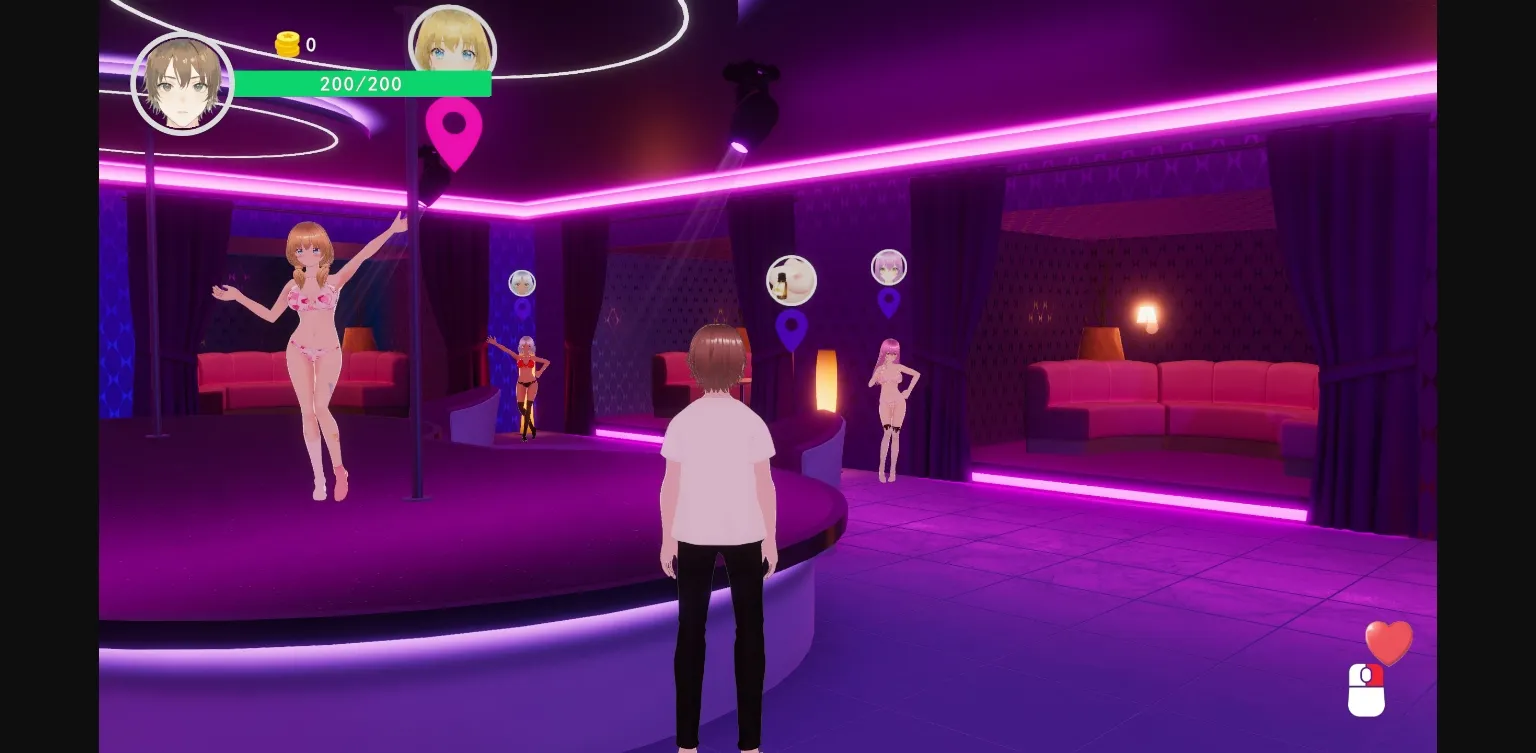Image resolution: width=1536 pixels, height=753 pixels.
Task: Select the massage oil bottle bubble
Action: click(x=791, y=279)
